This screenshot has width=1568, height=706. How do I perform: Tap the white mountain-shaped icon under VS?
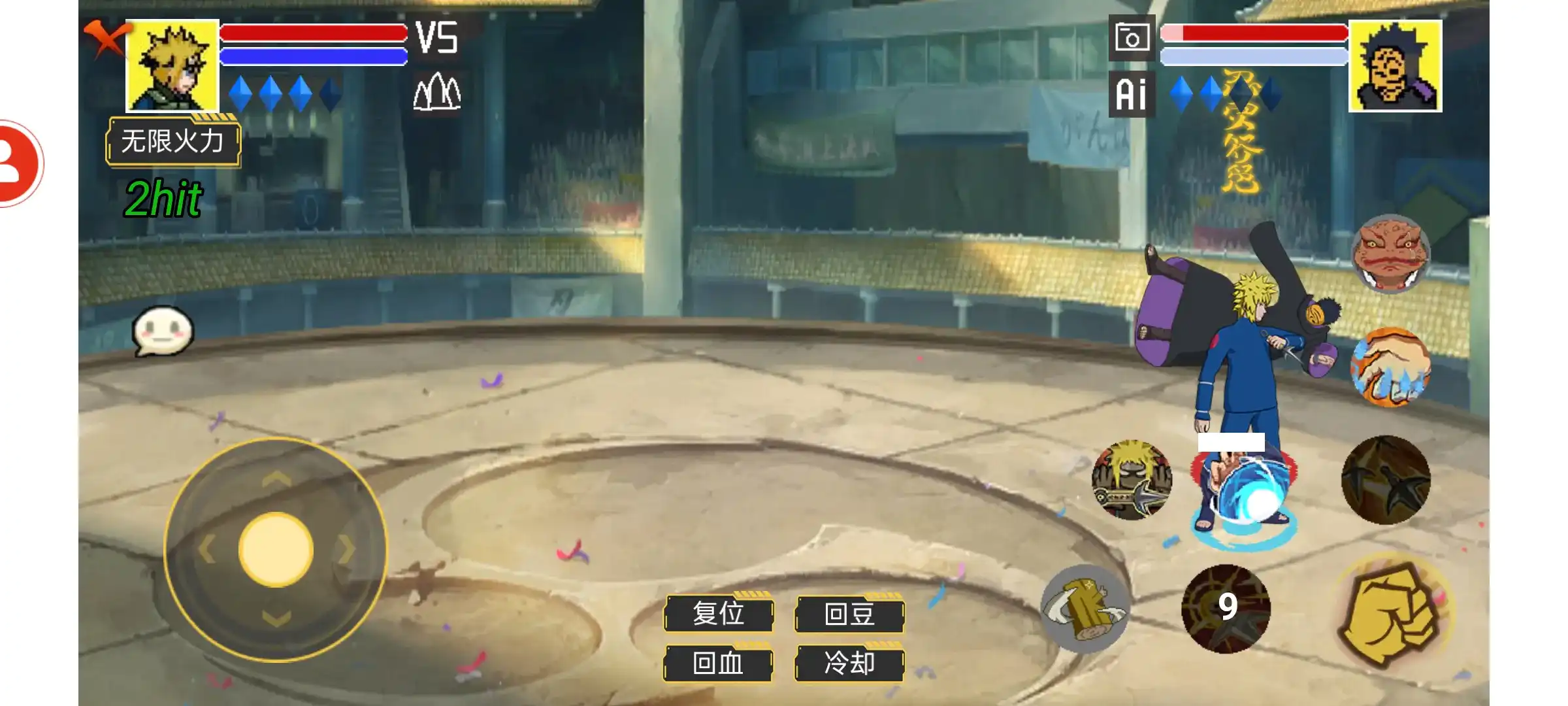pyautogui.click(x=437, y=92)
